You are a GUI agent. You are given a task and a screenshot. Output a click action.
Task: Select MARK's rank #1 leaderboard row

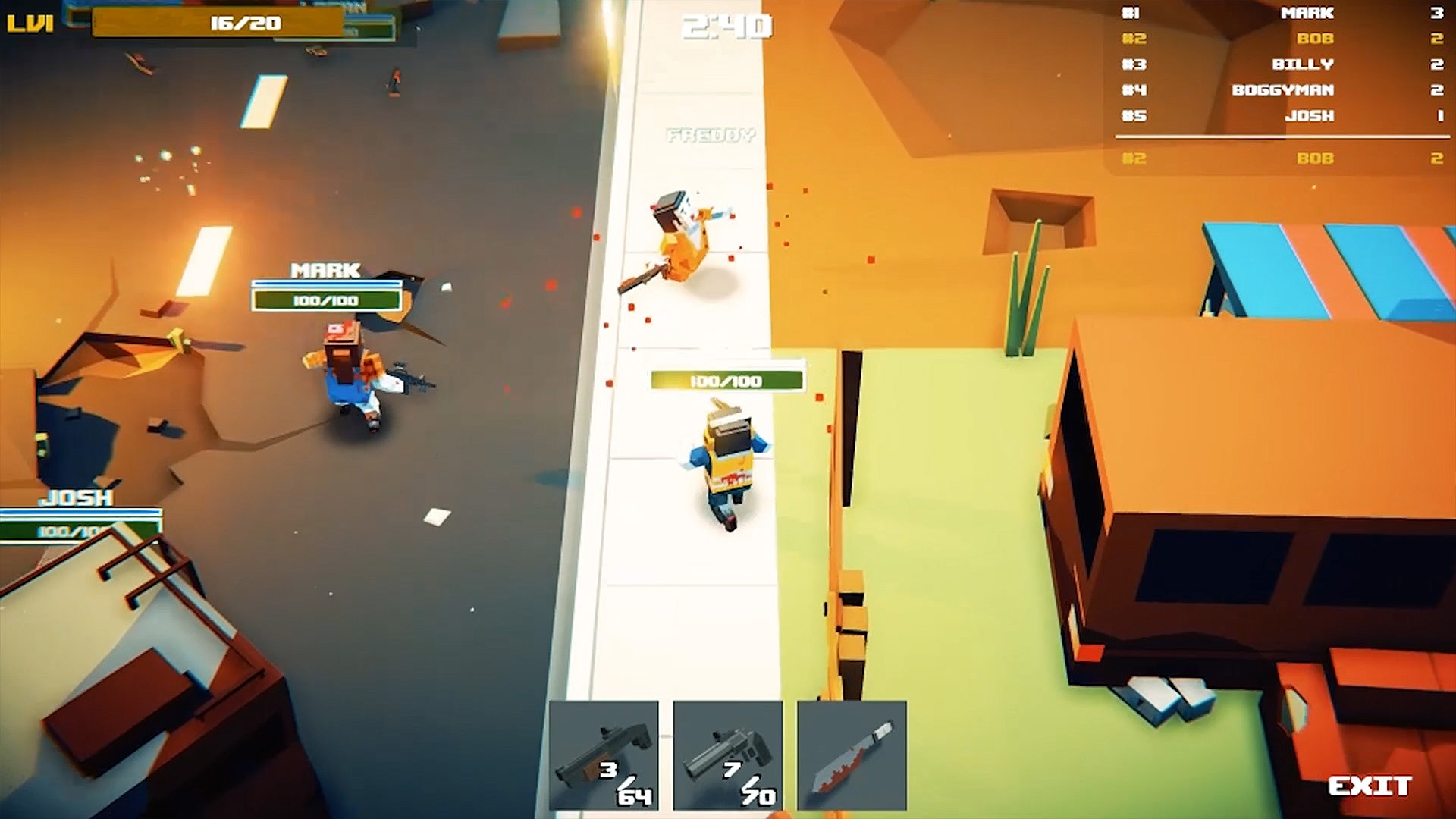coord(1282,13)
